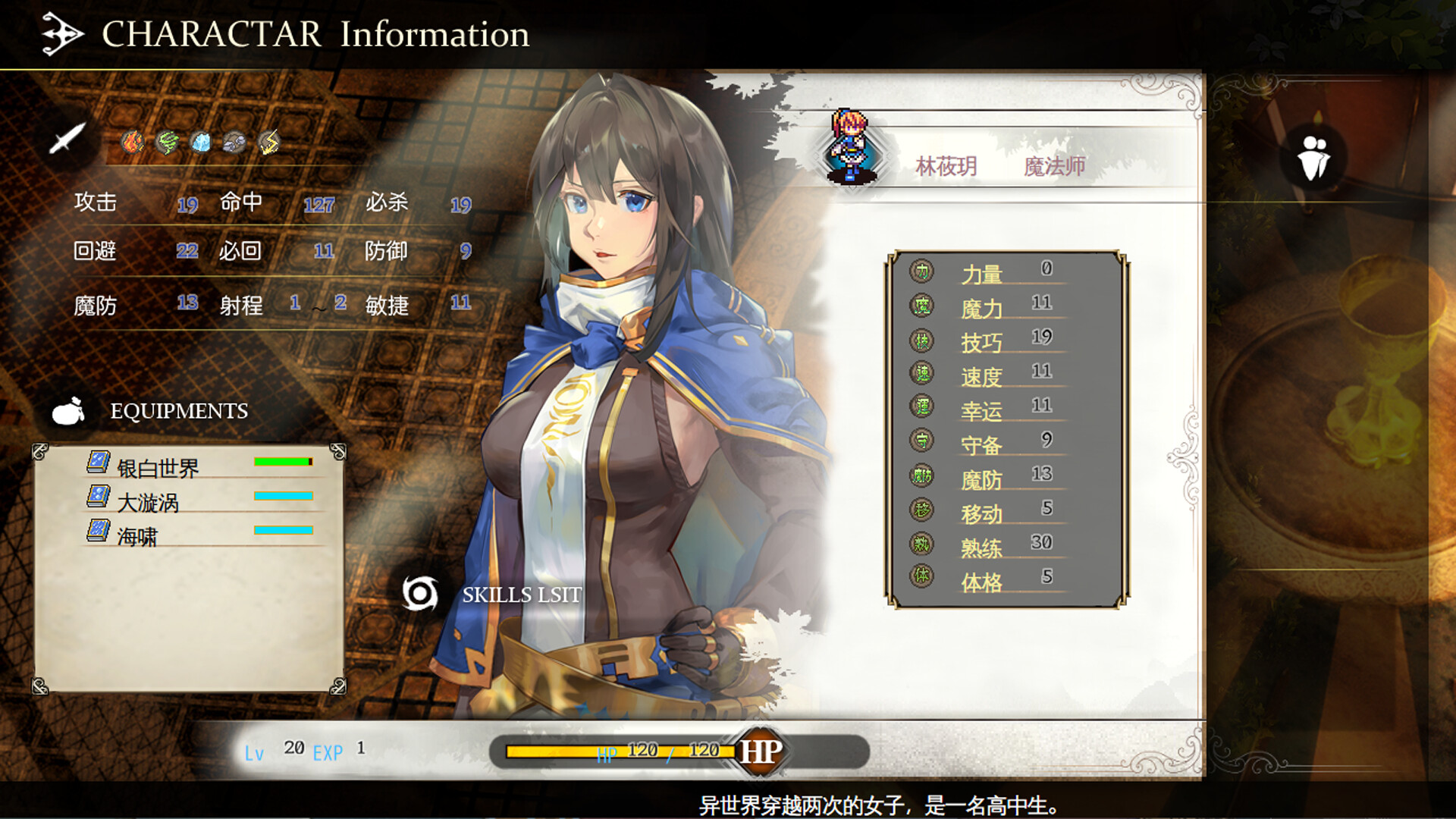Select the lightning element icon
Image resolution: width=1456 pixels, height=819 pixels.
[x=268, y=142]
